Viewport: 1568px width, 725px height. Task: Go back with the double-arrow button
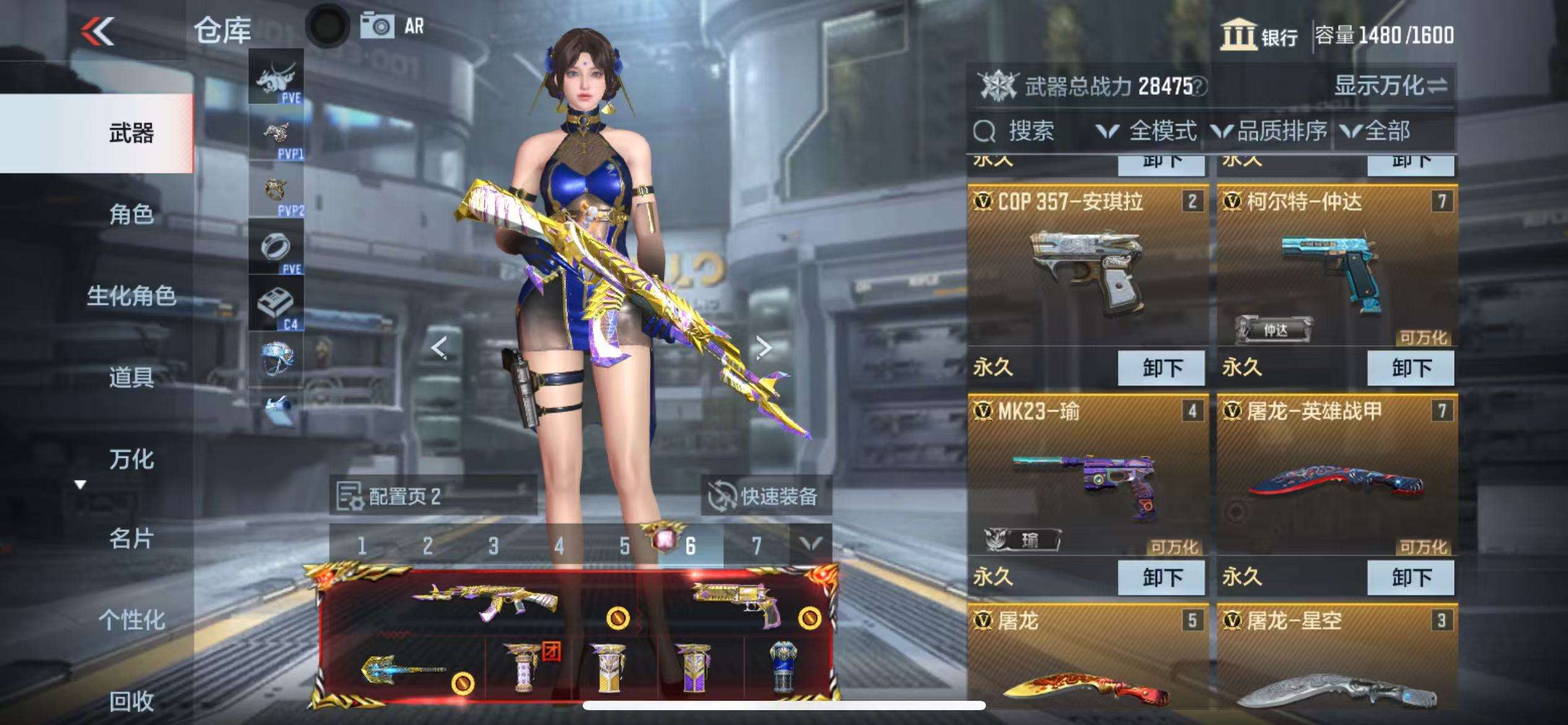[98, 31]
